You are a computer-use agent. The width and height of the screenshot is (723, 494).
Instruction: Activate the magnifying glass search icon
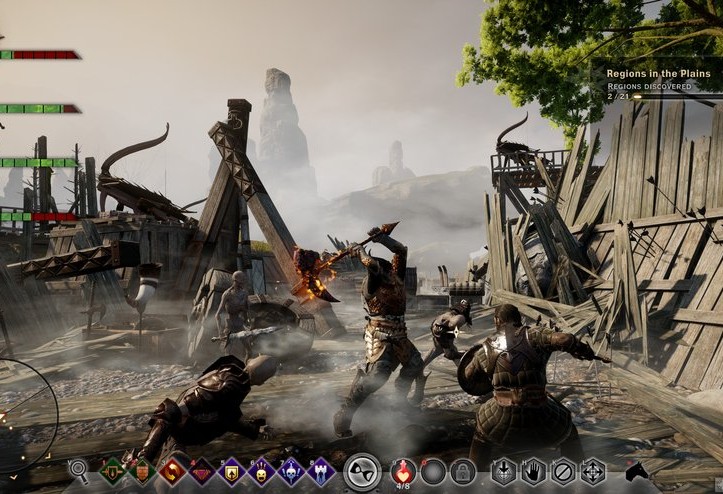point(79,469)
